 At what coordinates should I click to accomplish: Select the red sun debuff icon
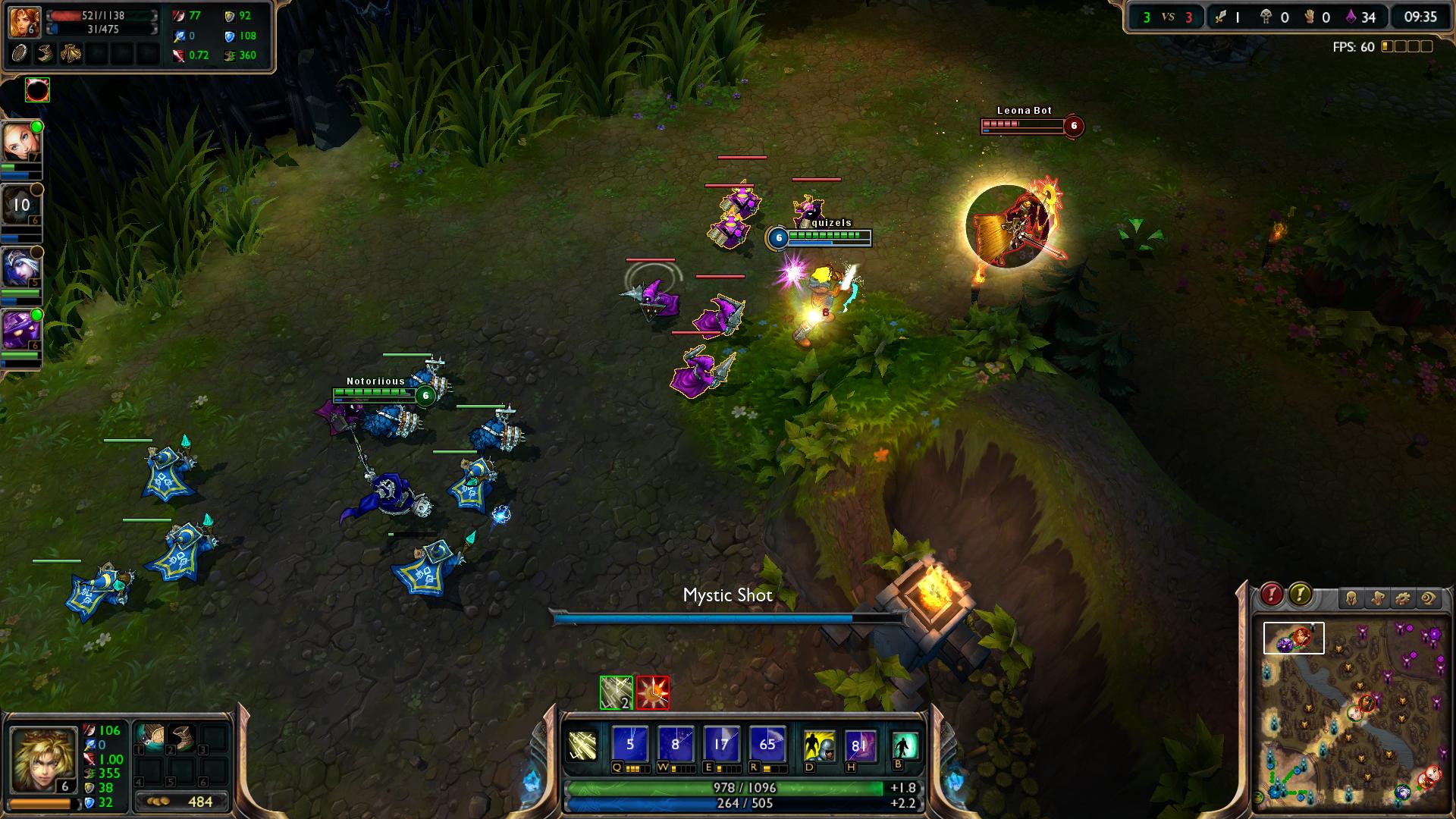[653, 692]
